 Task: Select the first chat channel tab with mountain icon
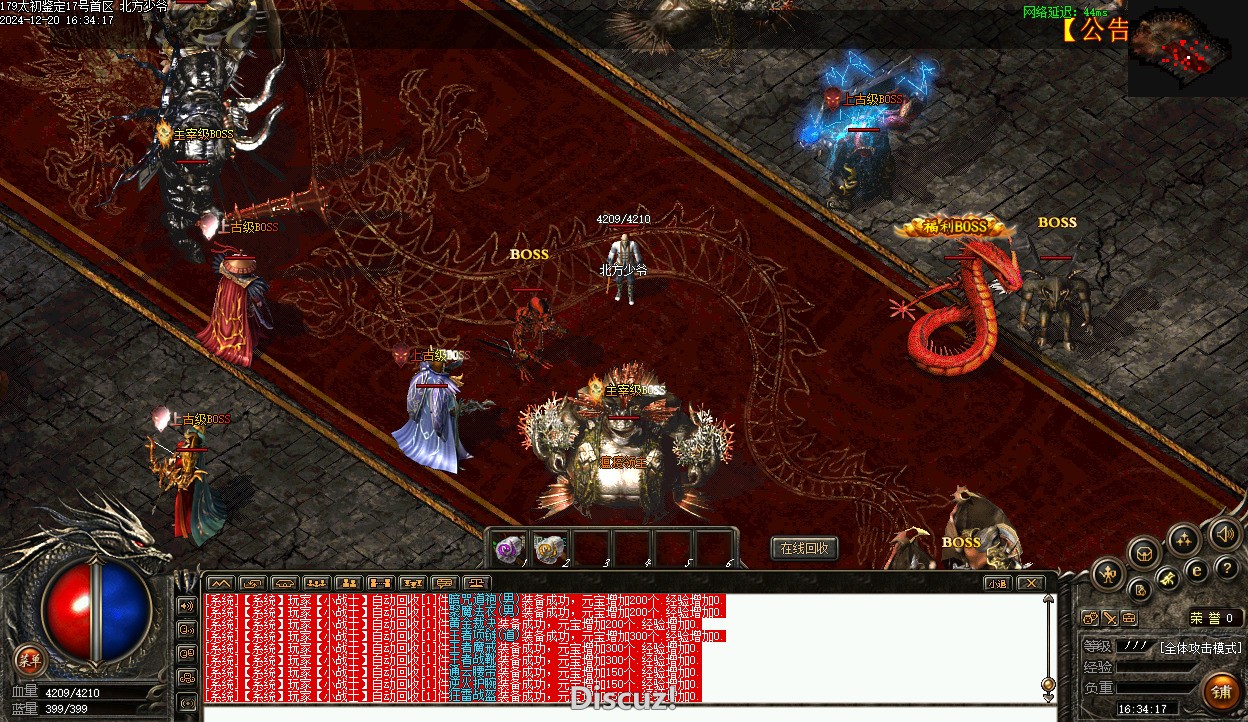click(x=221, y=583)
